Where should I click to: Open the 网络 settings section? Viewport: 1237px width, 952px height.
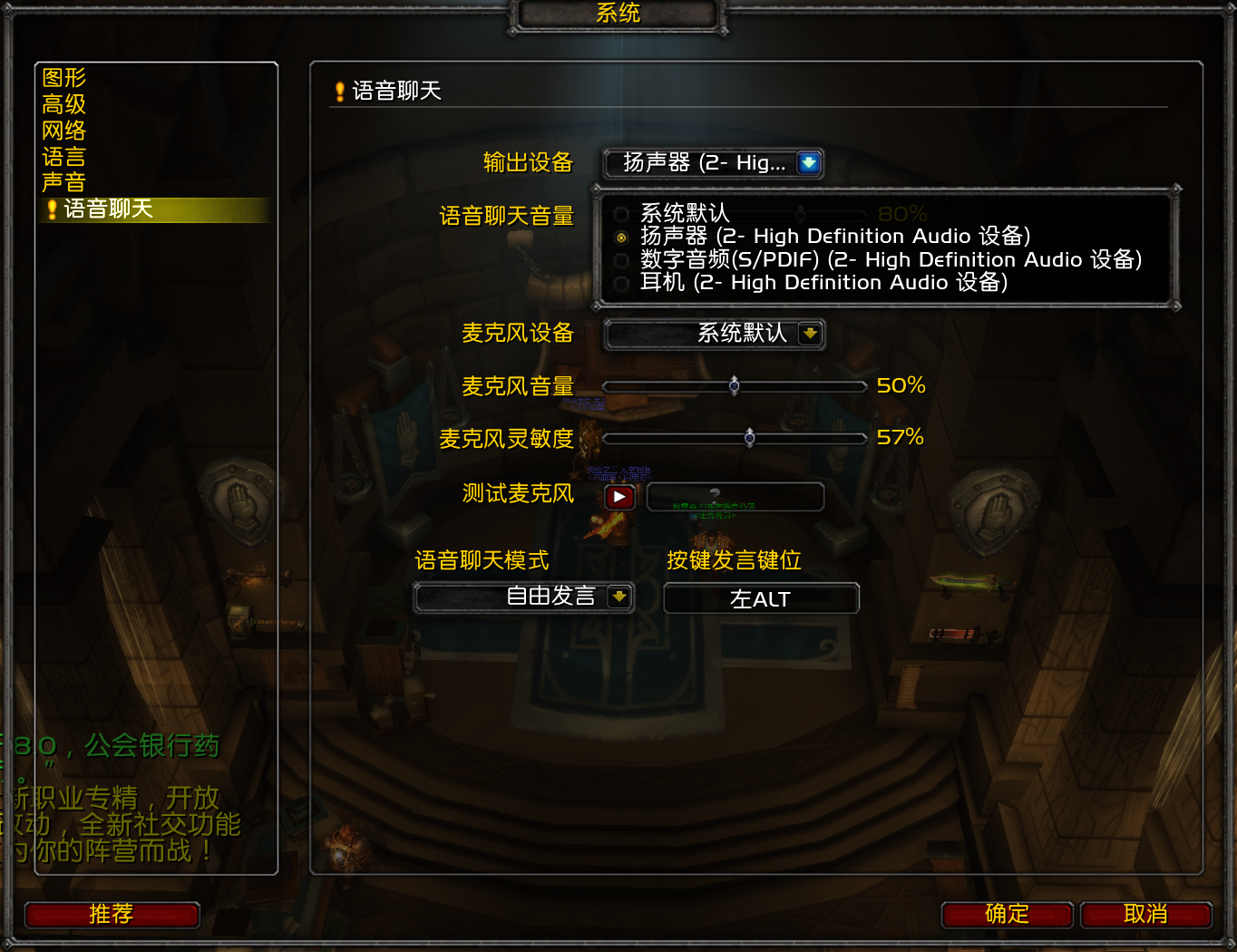click(62, 131)
